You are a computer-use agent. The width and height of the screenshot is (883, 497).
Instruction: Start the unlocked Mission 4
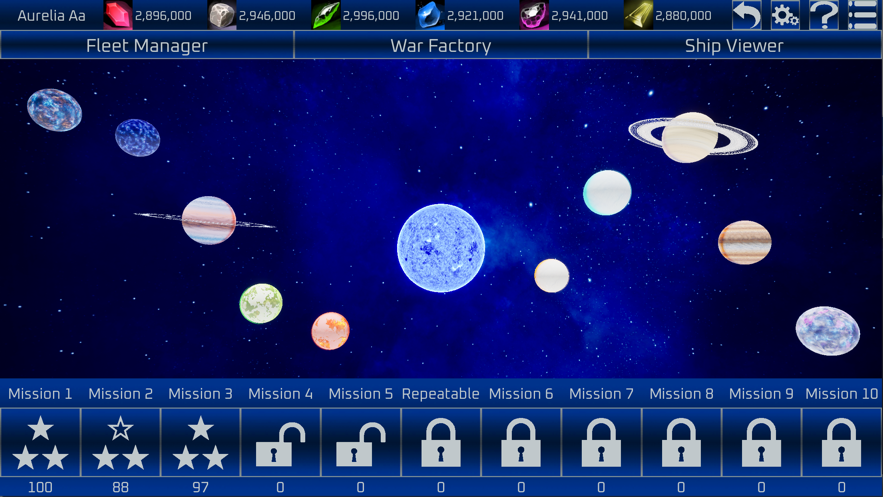point(280,442)
